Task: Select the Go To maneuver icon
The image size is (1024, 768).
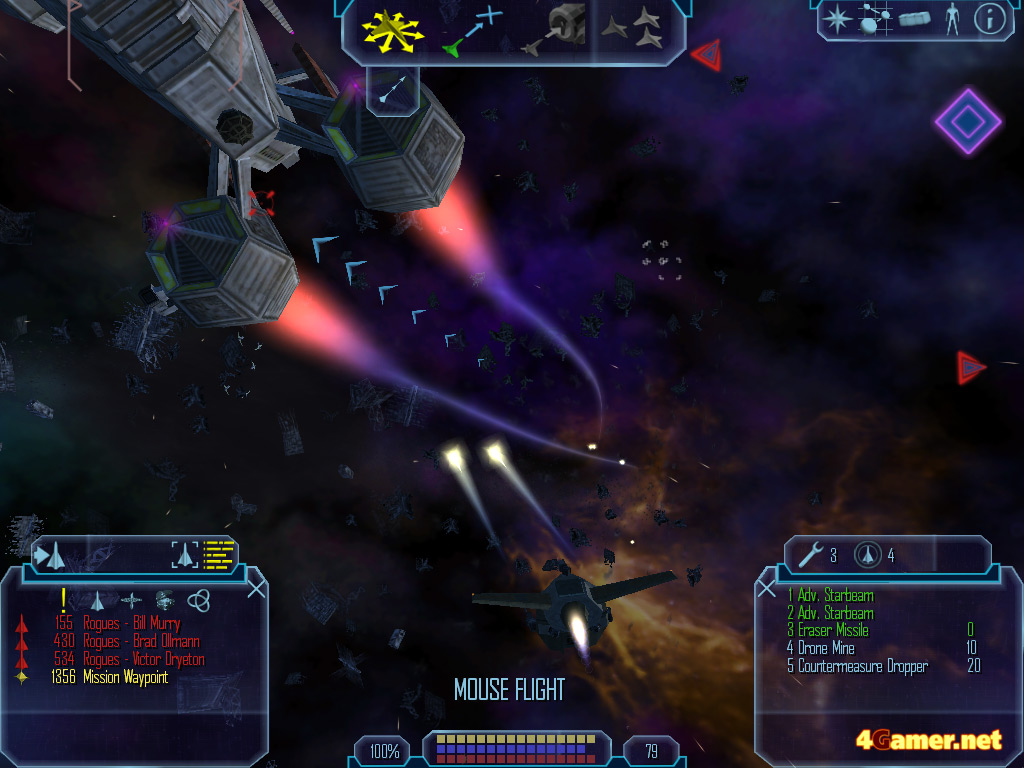Action: click(x=470, y=30)
